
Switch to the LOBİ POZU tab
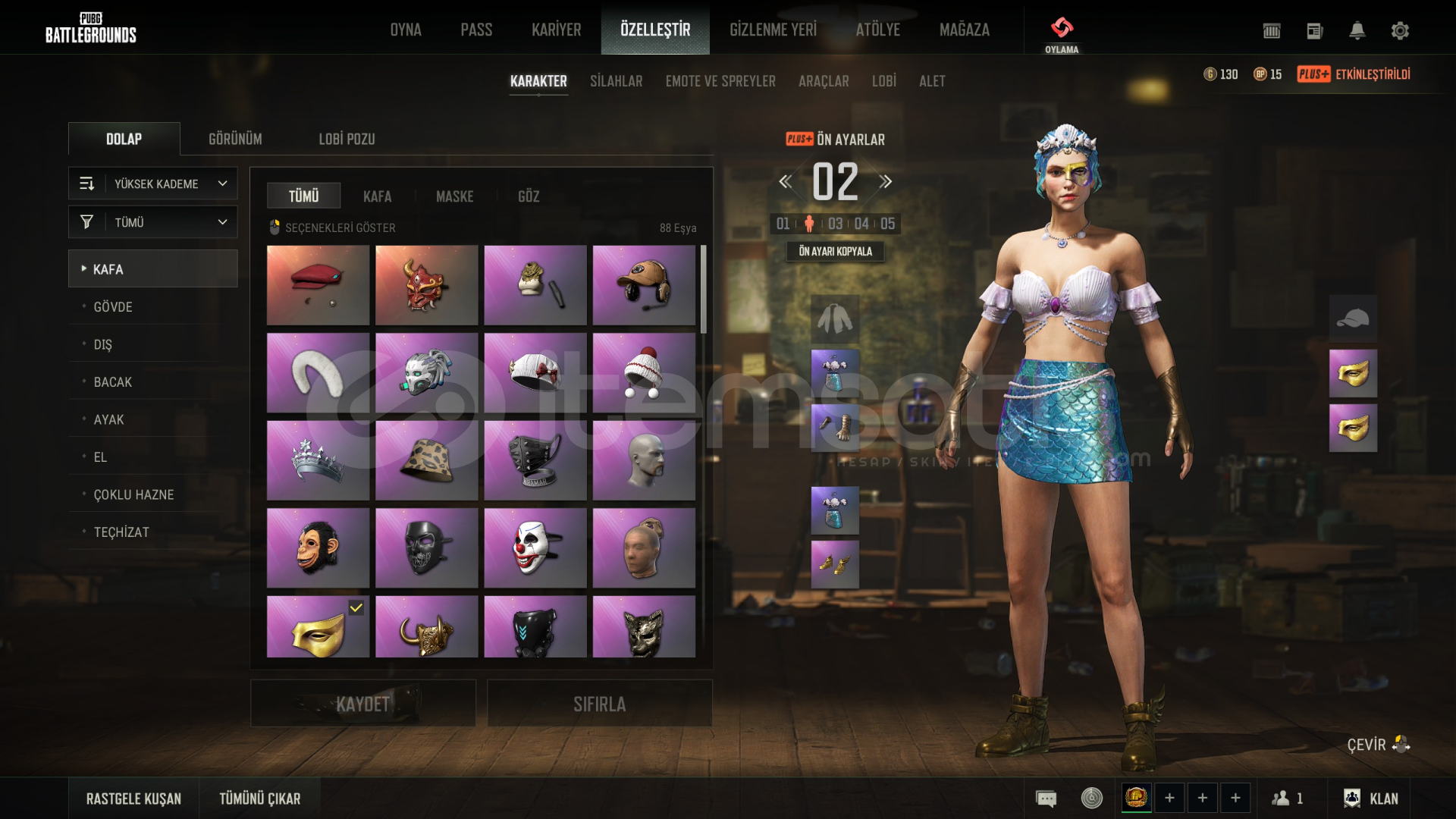tap(347, 139)
